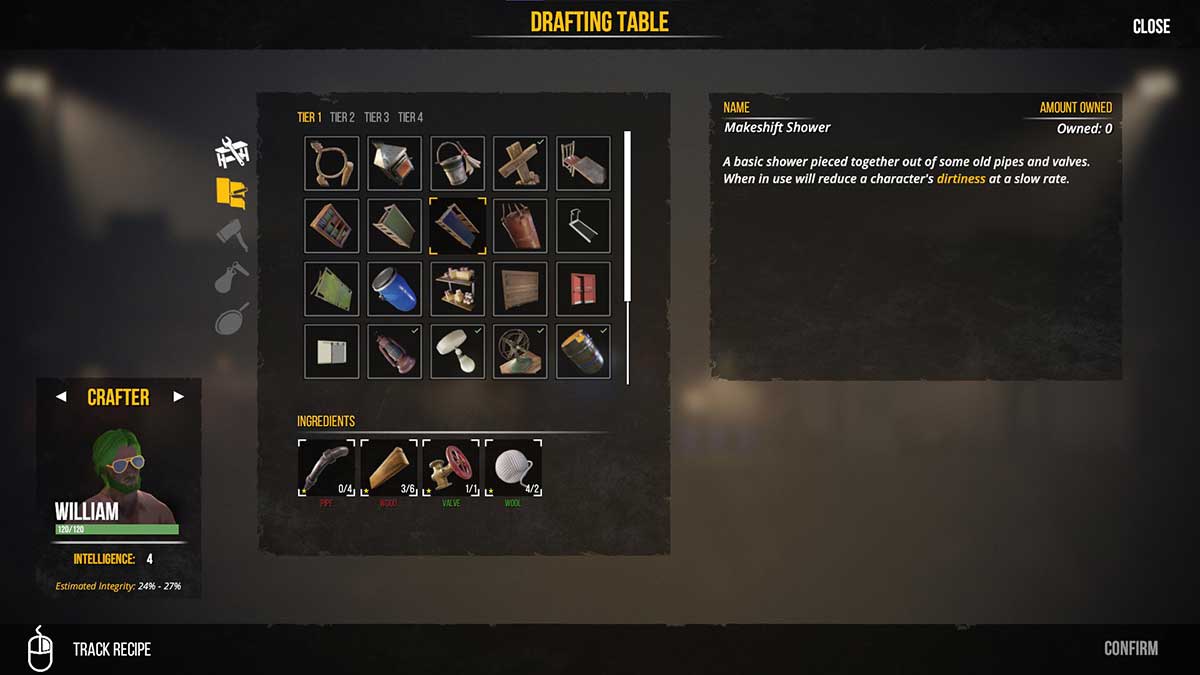This screenshot has width=1200, height=675.
Task: Click the Pipe ingredient slot
Action: (326, 467)
